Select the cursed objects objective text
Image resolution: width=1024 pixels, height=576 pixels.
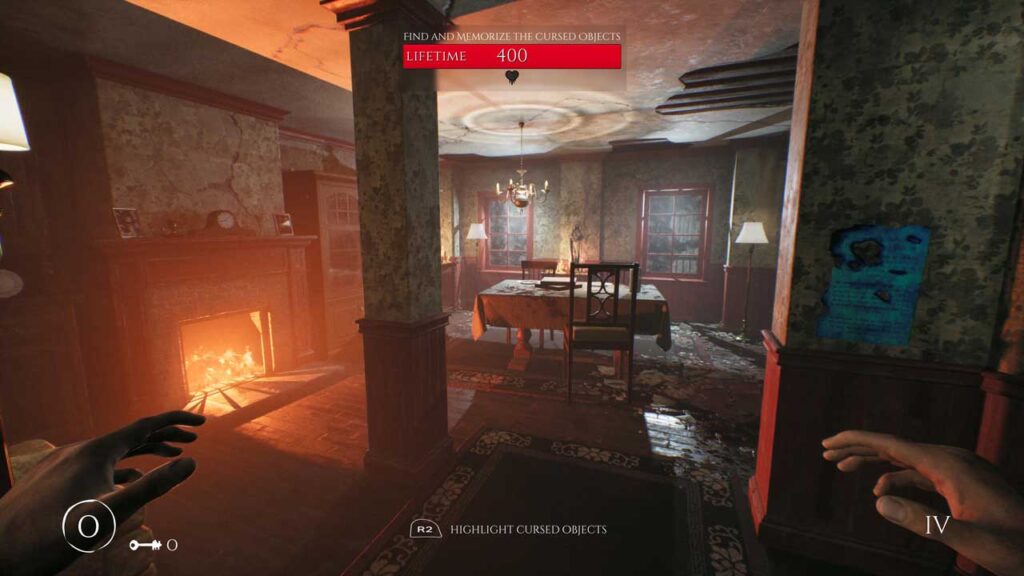click(511, 36)
